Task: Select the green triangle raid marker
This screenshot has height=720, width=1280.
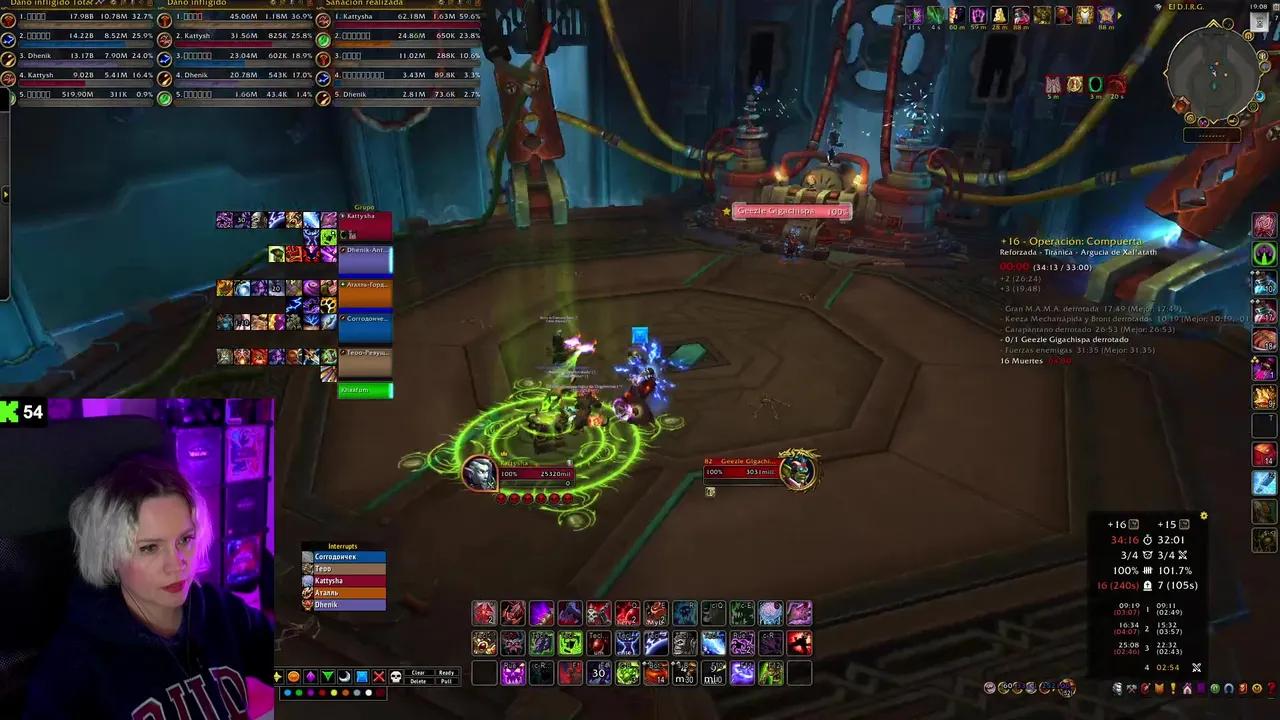Action: click(327, 676)
